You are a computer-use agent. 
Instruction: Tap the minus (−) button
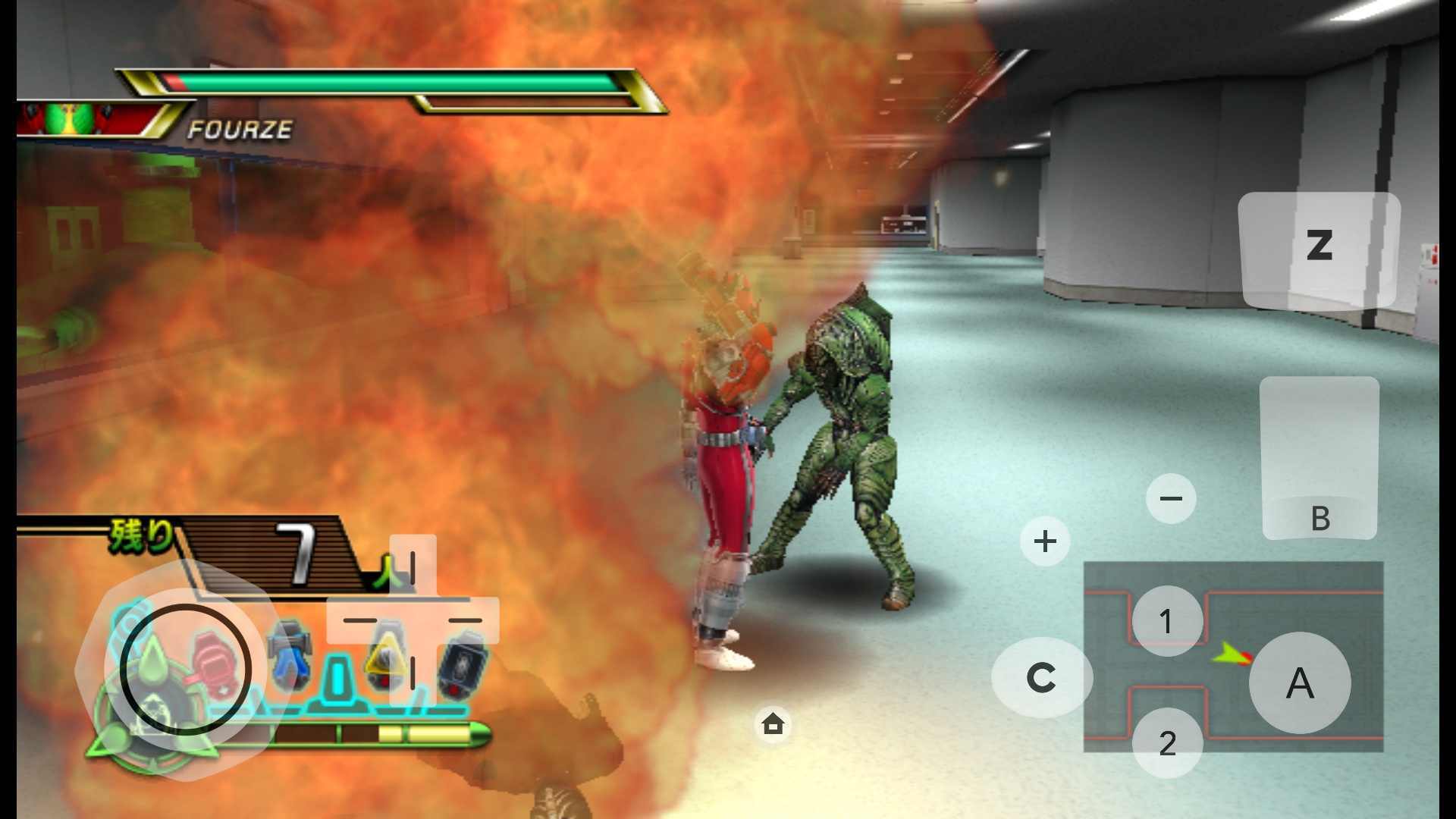[1171, 497]
